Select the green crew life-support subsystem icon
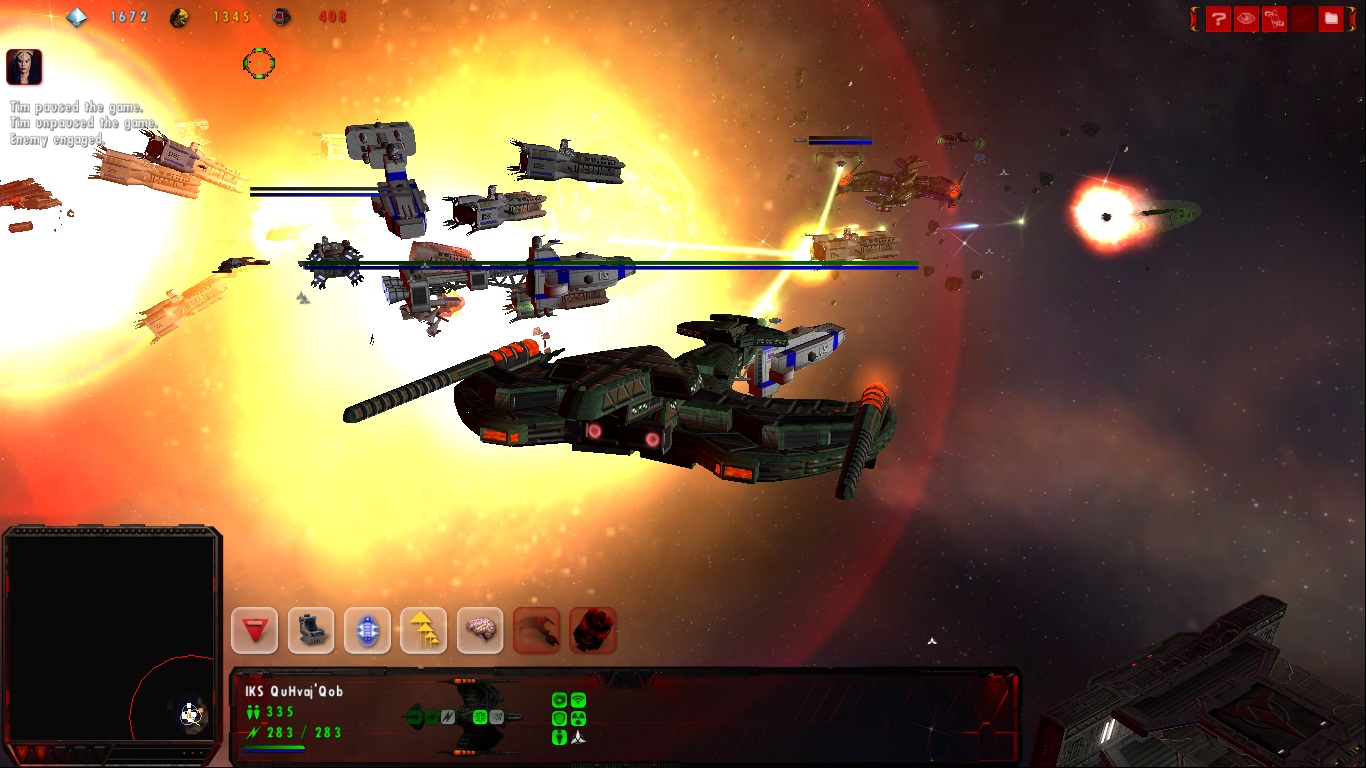Image resolution: width=1366 pixels, height=768 pixels. 560,737
